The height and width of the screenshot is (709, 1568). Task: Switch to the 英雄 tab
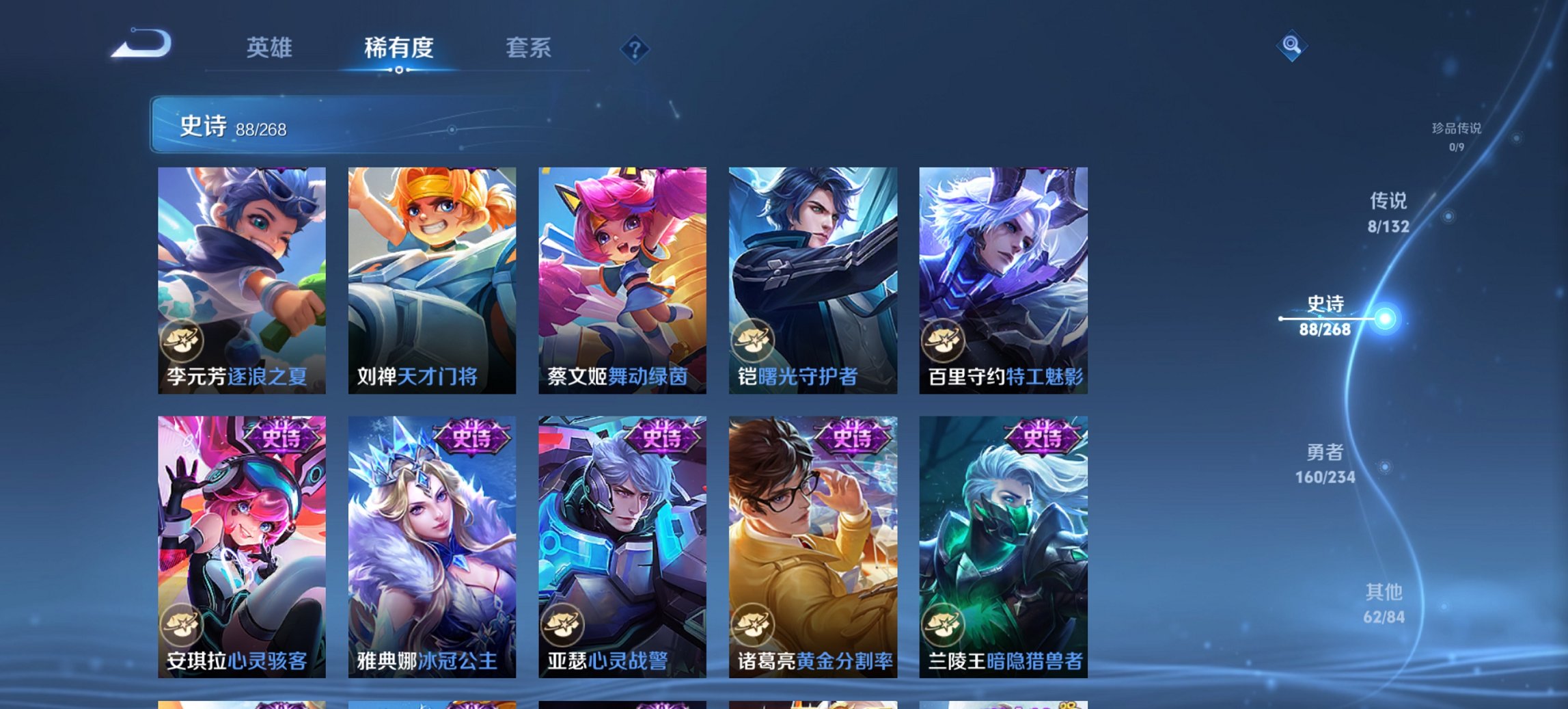271,48
